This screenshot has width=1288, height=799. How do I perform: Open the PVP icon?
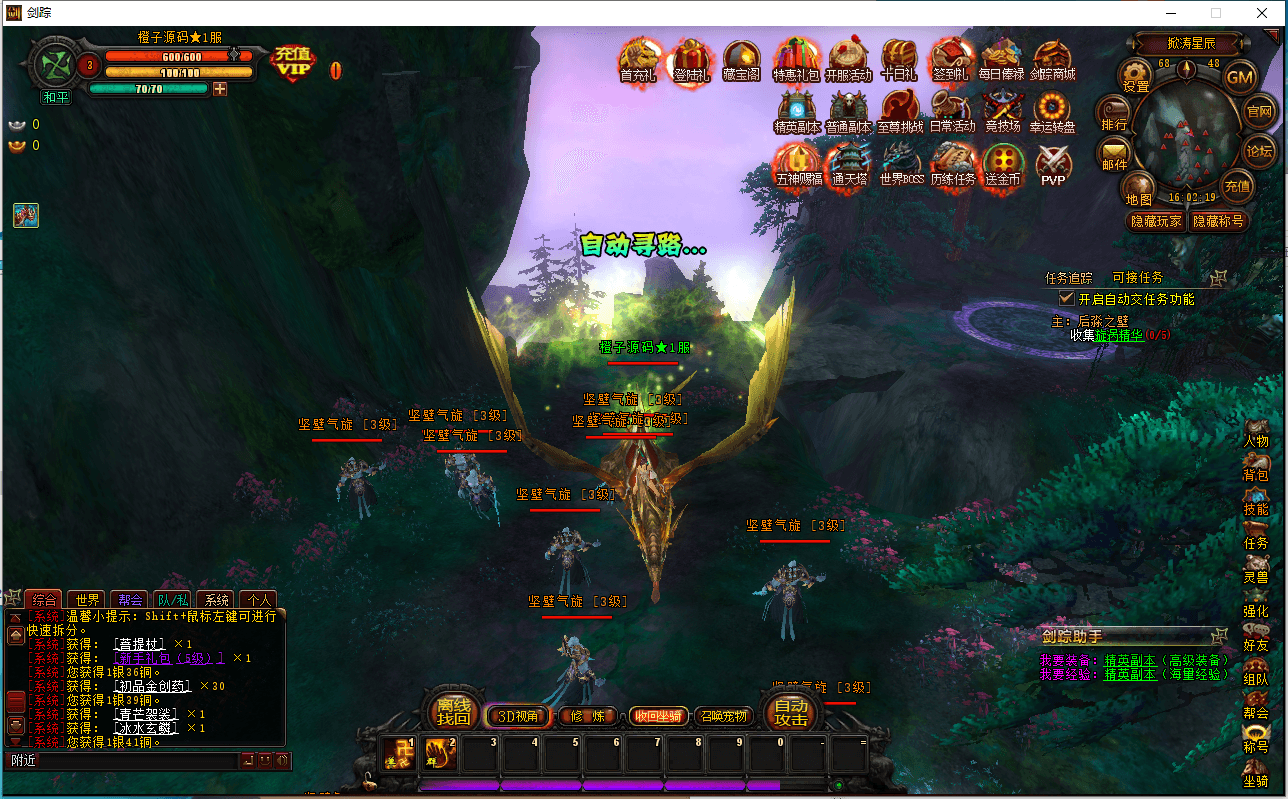(x=1053, y=165)
